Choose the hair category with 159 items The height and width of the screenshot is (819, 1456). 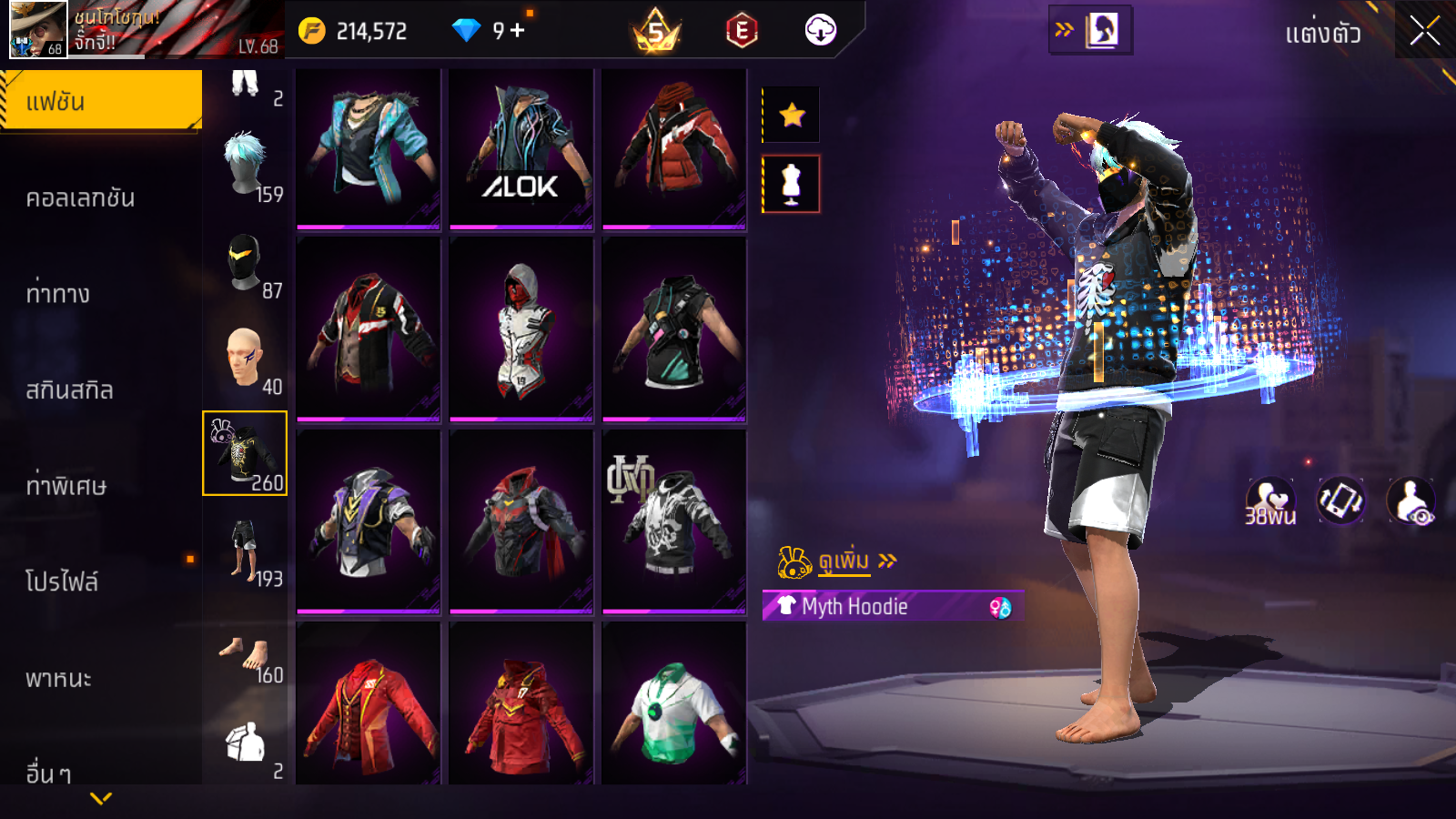click(x=246, y=166)
